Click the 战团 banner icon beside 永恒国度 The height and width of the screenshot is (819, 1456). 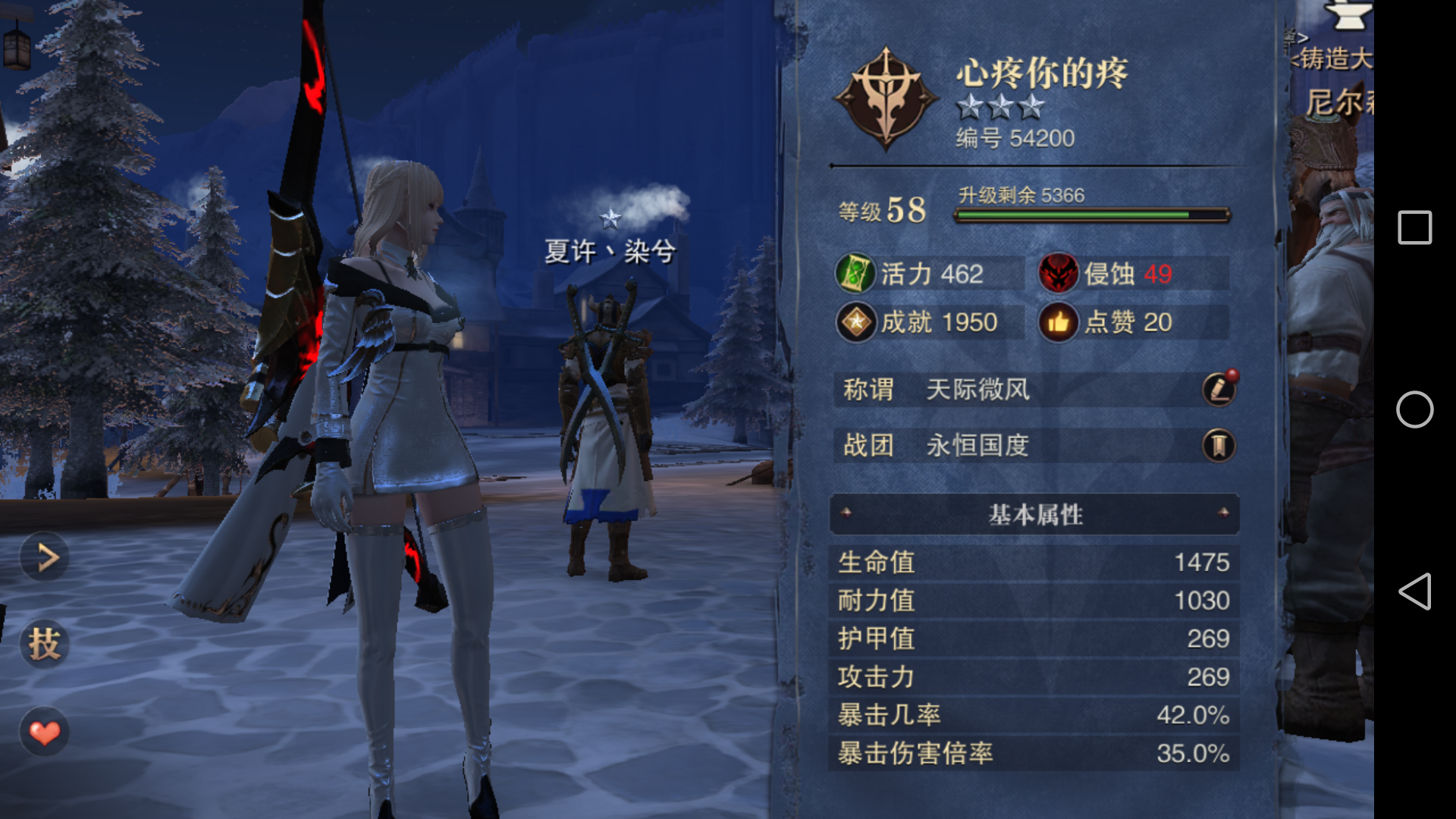click(1221, 446)
